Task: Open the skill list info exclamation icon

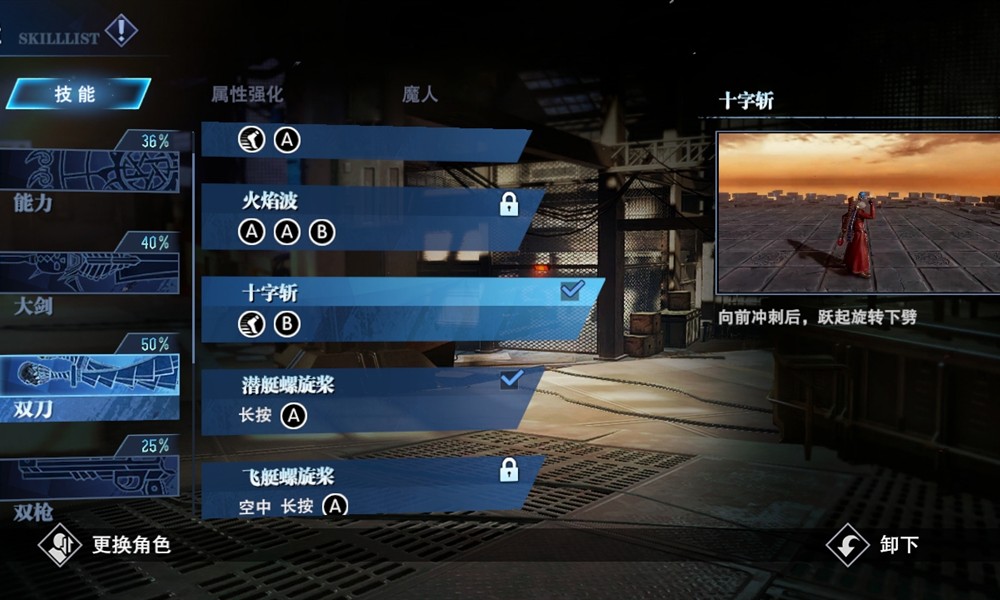Action: click(121, 31)
